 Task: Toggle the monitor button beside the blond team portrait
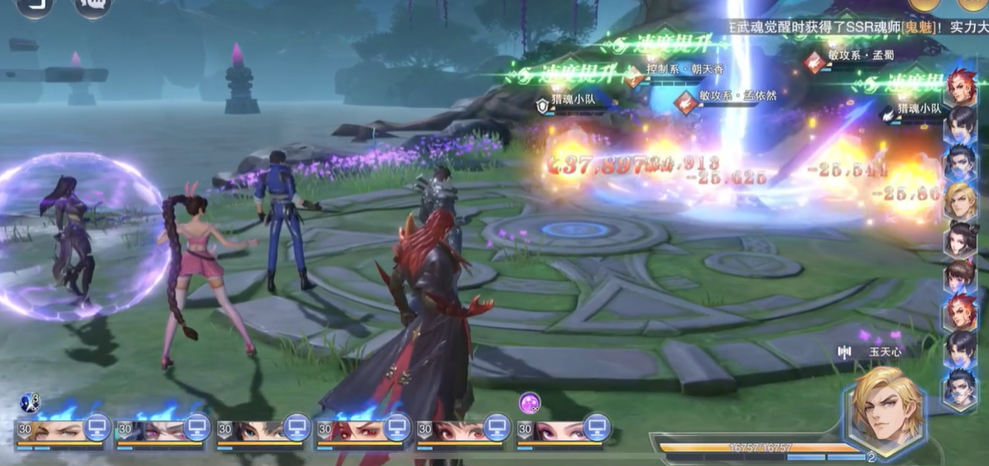click(97, 429)
